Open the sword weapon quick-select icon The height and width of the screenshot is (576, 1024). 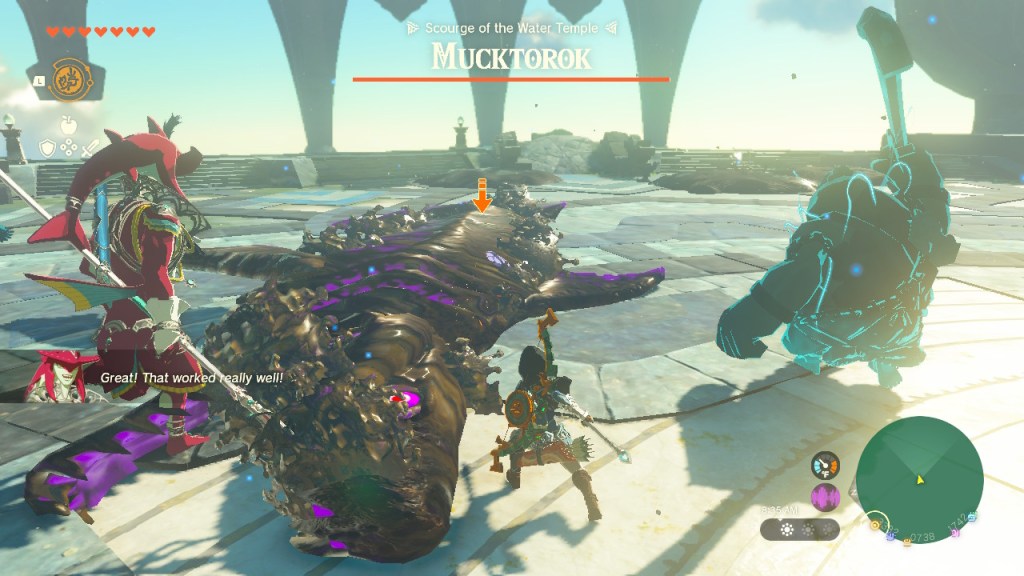(x=91, y=147)
